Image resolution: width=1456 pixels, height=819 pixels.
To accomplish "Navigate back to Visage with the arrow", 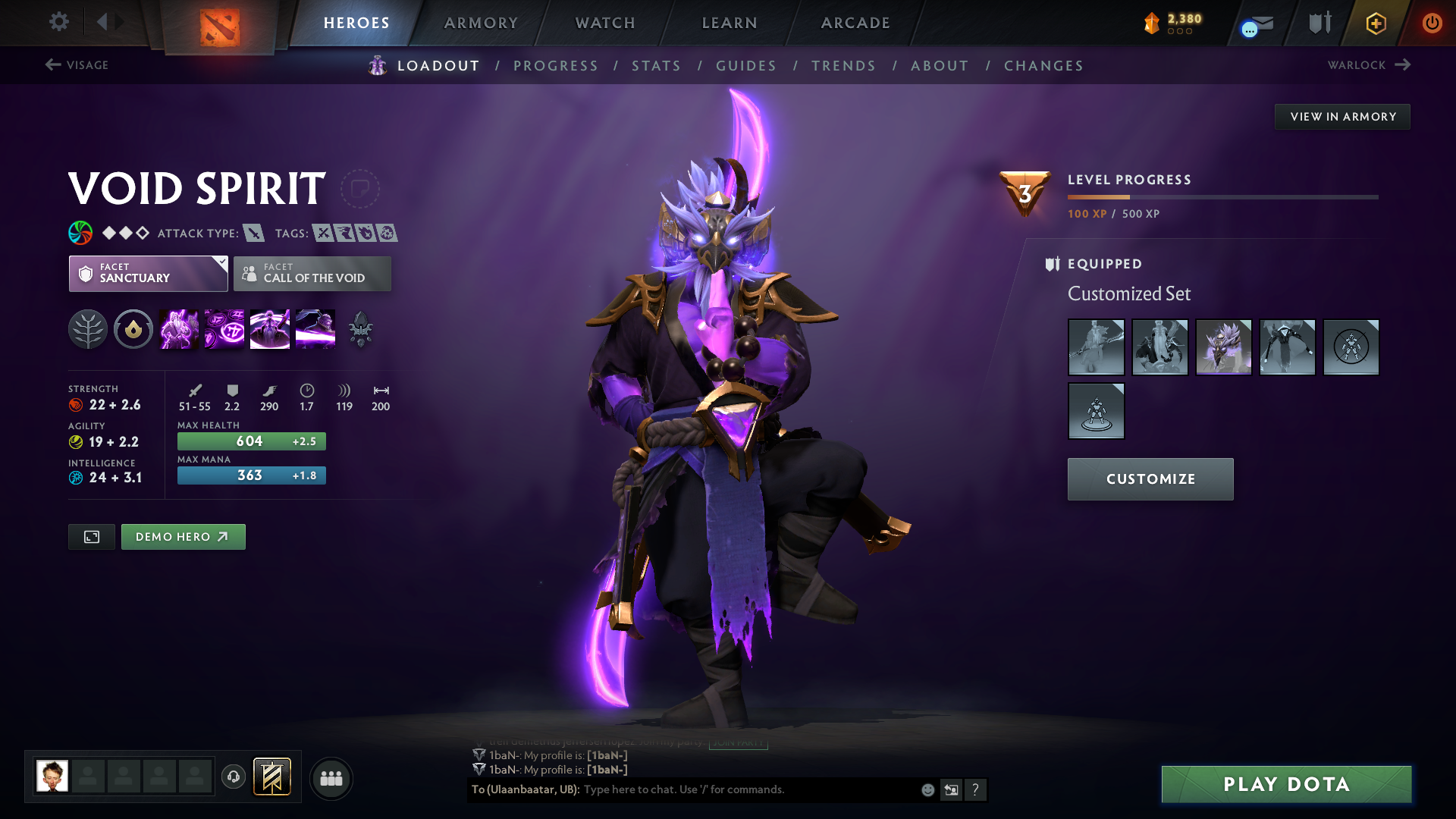I will coord(52,64).
